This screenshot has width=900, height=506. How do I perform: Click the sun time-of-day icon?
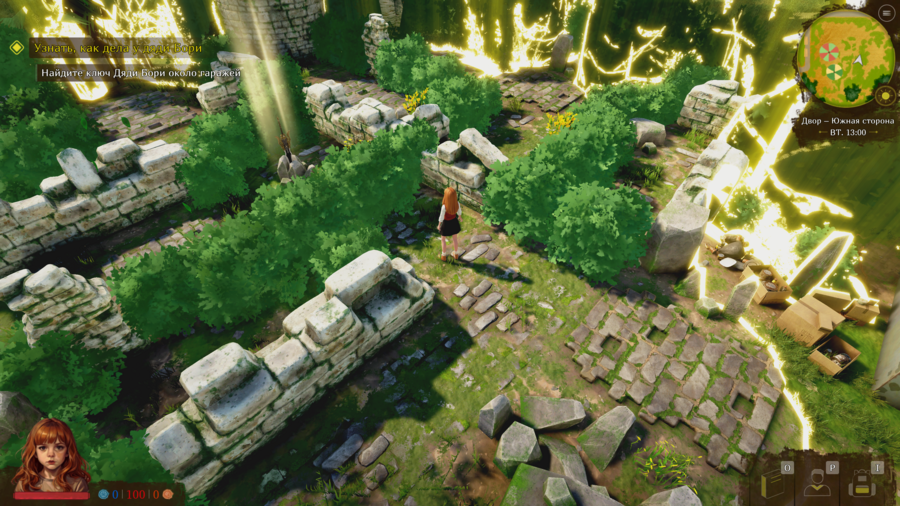[x=884, y=96]
